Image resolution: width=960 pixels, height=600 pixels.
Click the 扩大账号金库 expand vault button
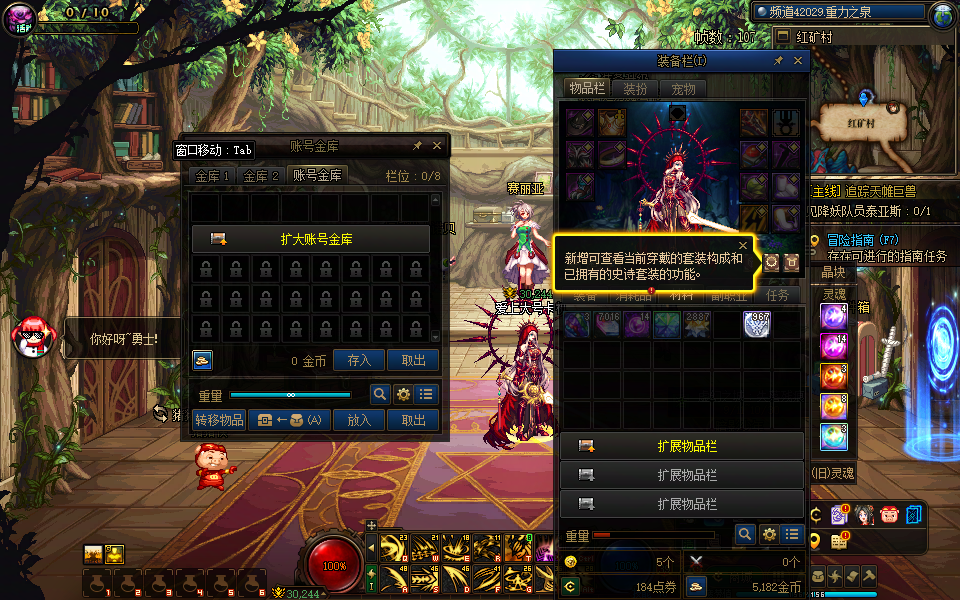tap(311, 240)
